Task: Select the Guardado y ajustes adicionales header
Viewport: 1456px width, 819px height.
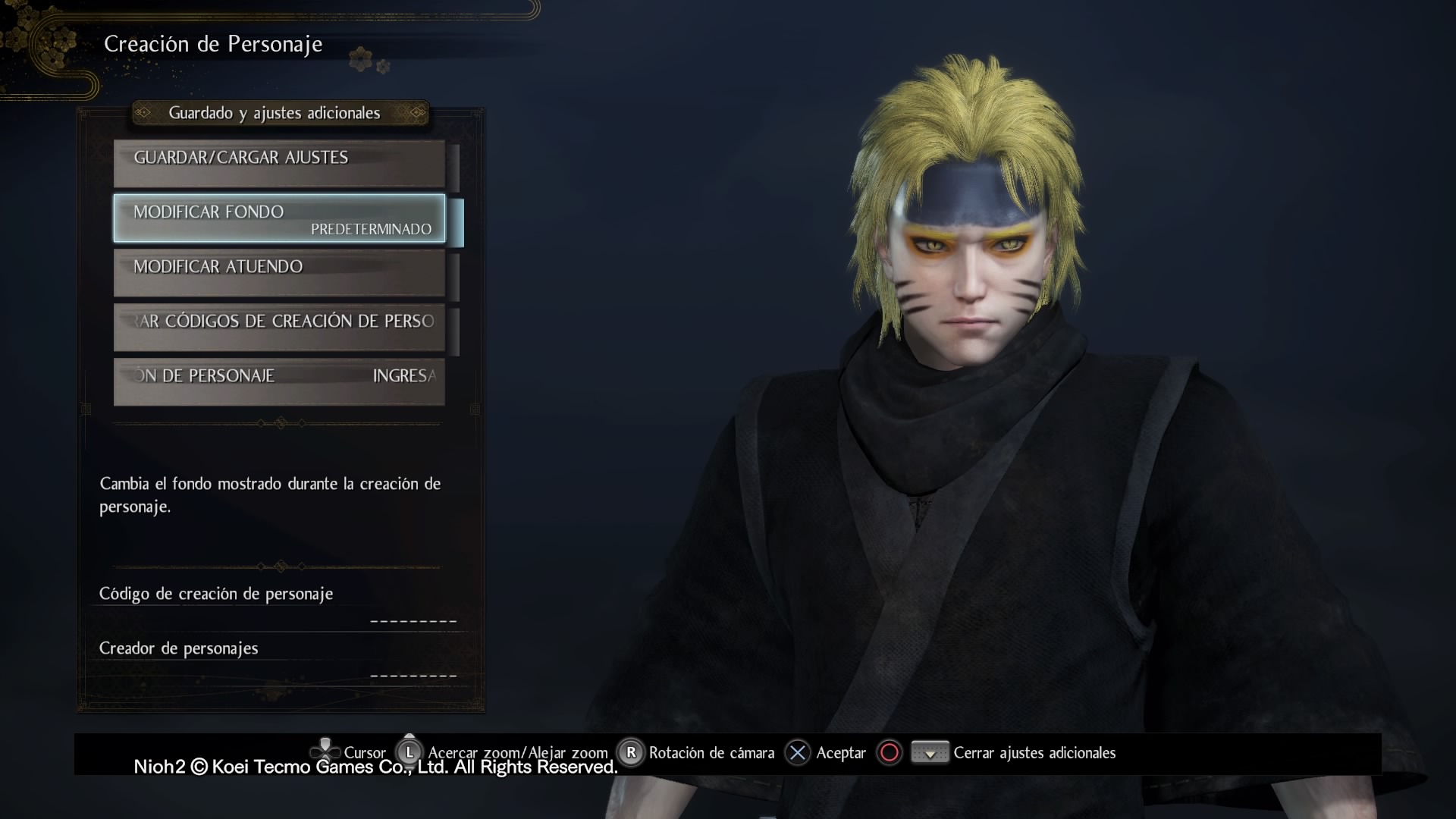Action: point(278,113)
